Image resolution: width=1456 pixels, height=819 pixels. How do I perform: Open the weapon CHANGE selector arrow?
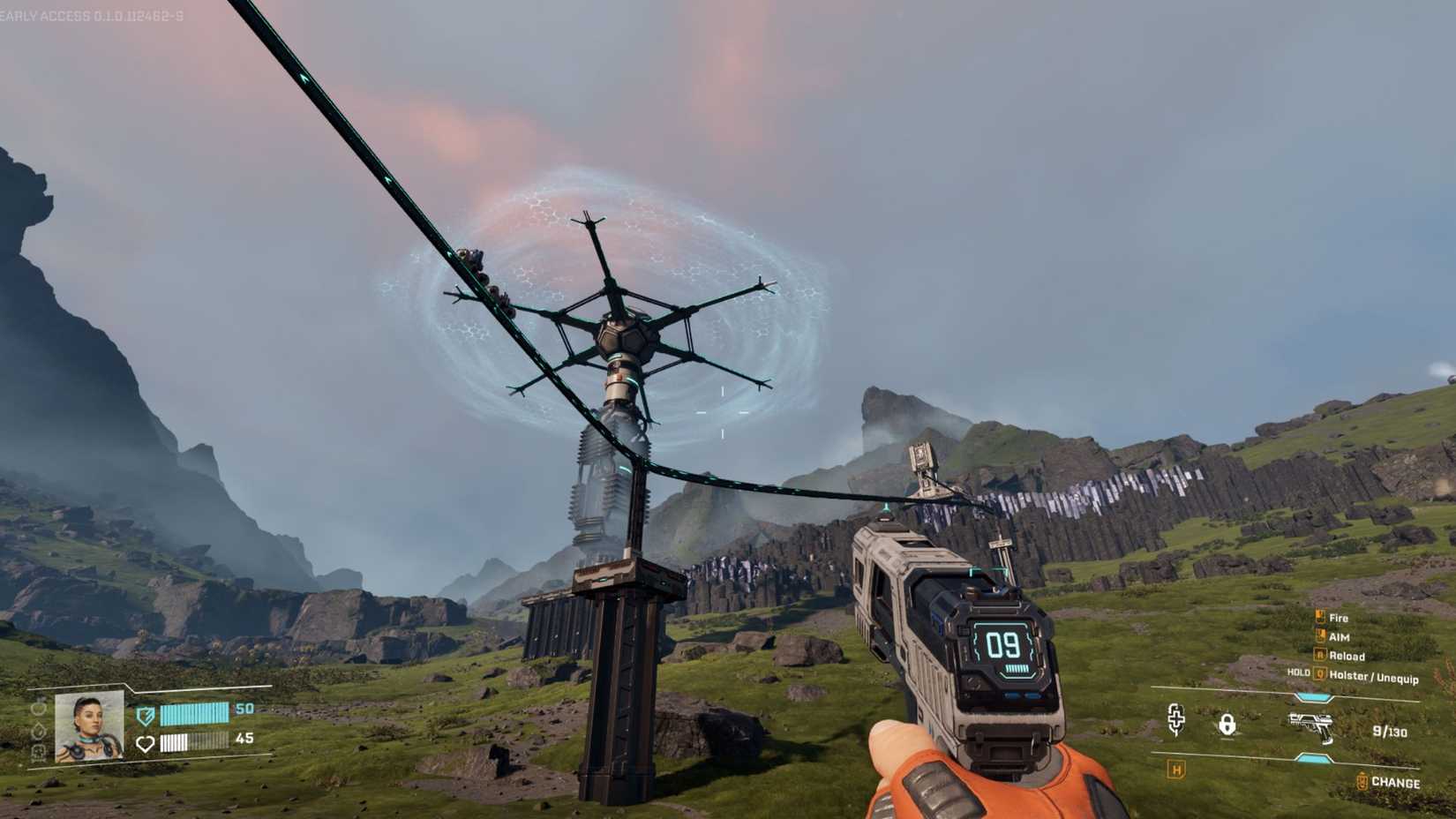(1362, 780)
